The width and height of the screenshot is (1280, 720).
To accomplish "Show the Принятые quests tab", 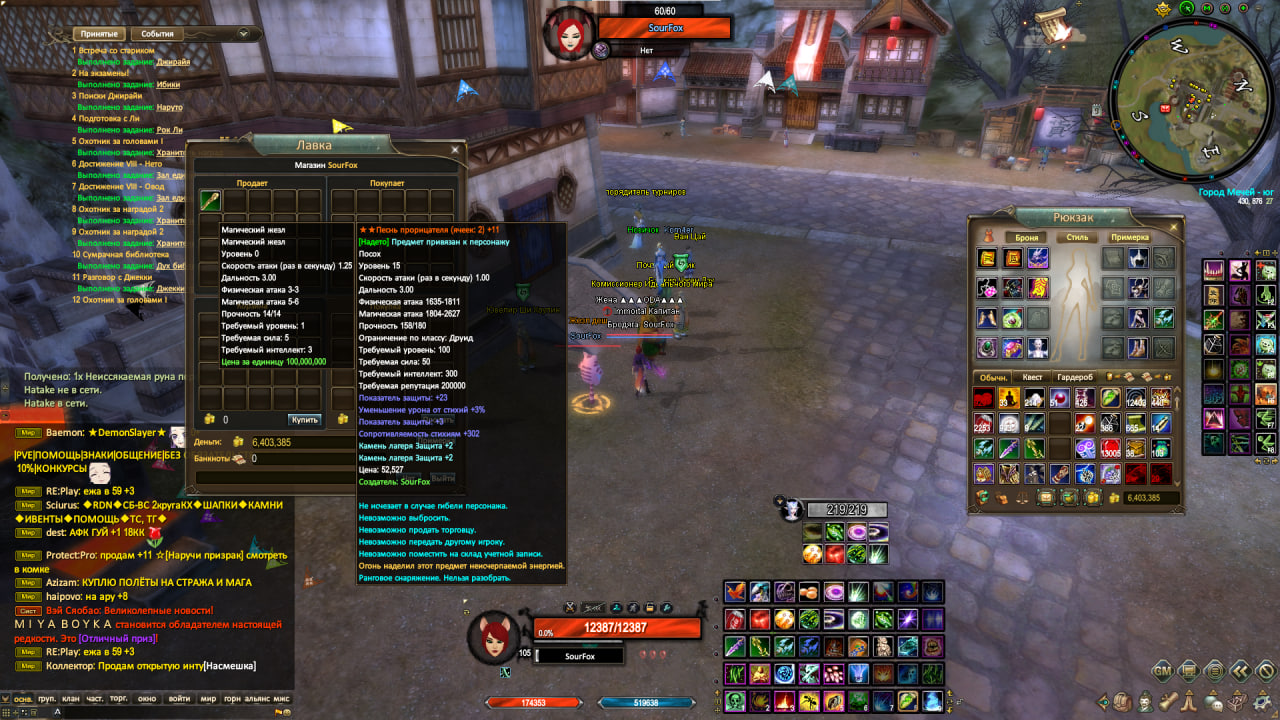I will [99, 34].
